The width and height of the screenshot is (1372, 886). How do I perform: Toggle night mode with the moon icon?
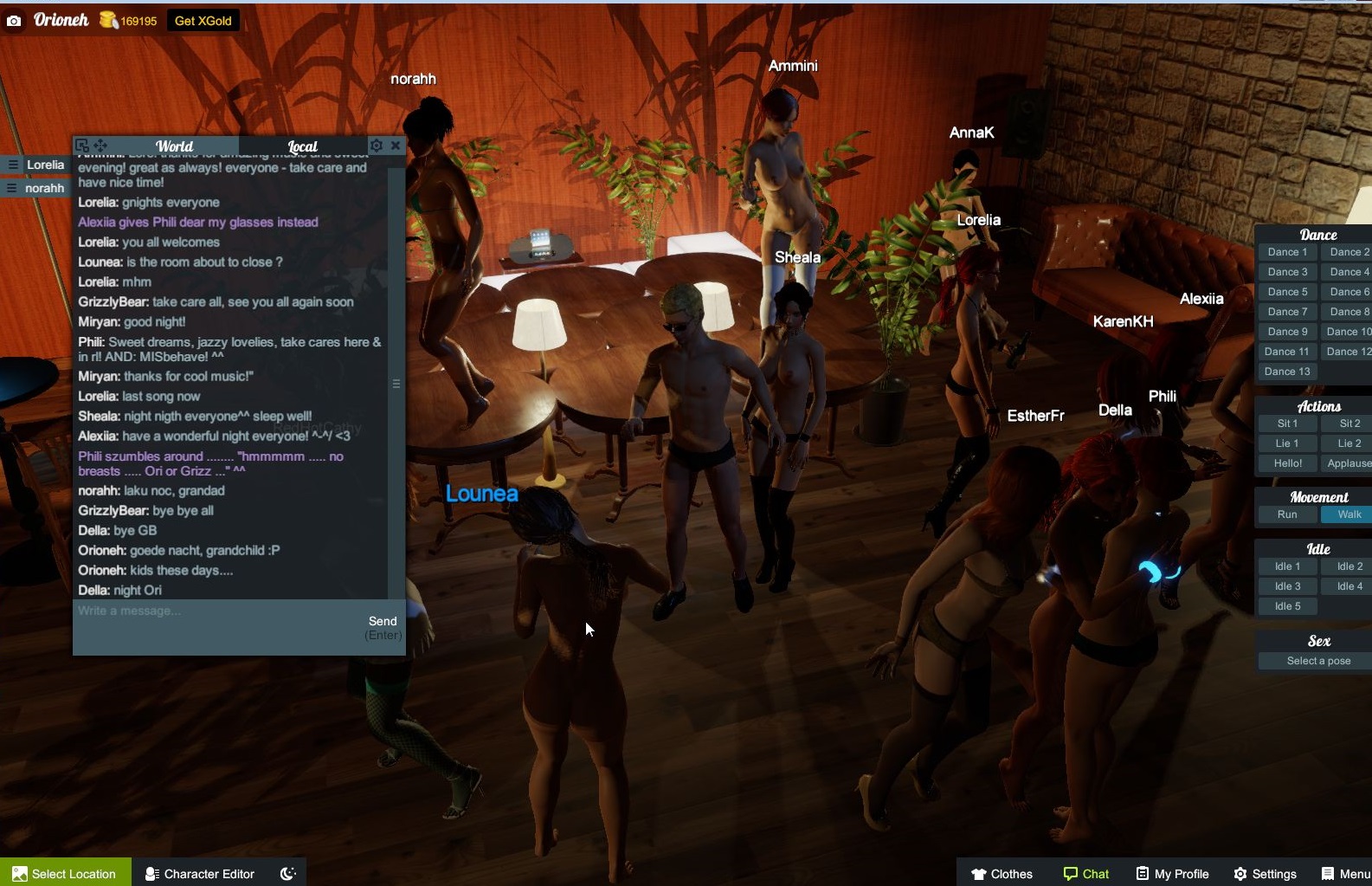(x=287, y=872)
